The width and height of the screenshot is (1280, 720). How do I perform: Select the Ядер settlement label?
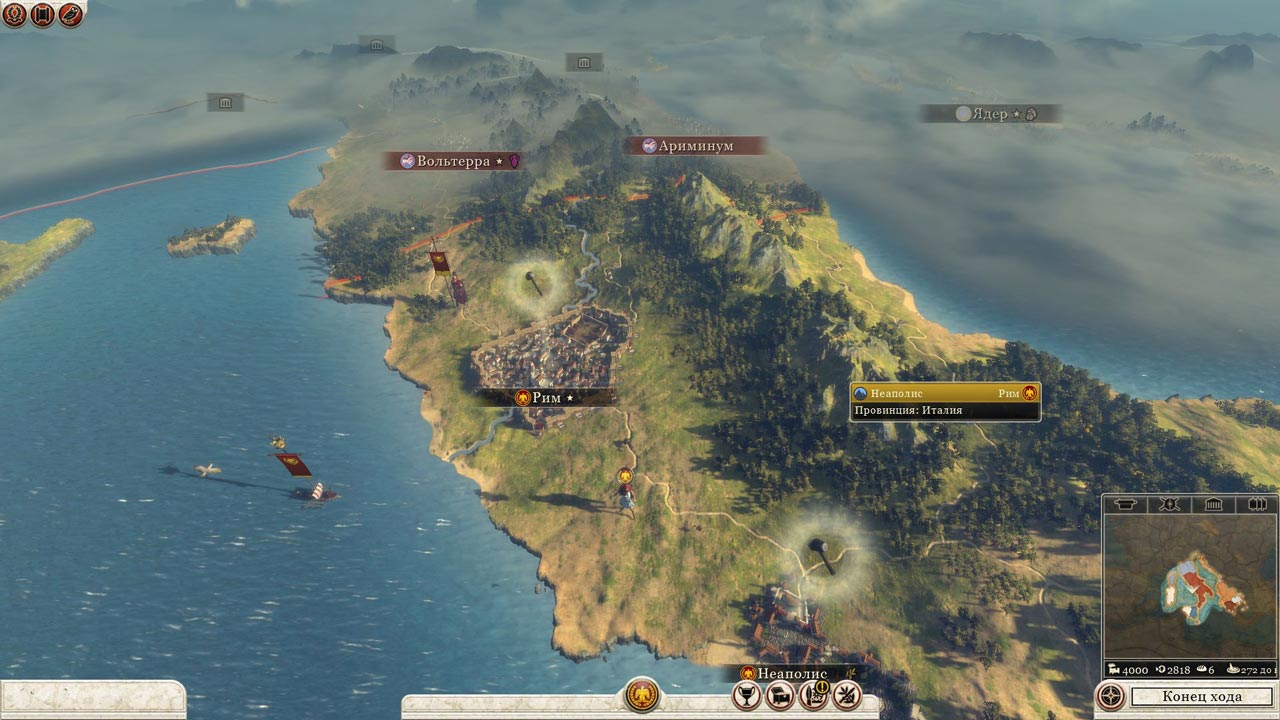click(x=990, y=114)
